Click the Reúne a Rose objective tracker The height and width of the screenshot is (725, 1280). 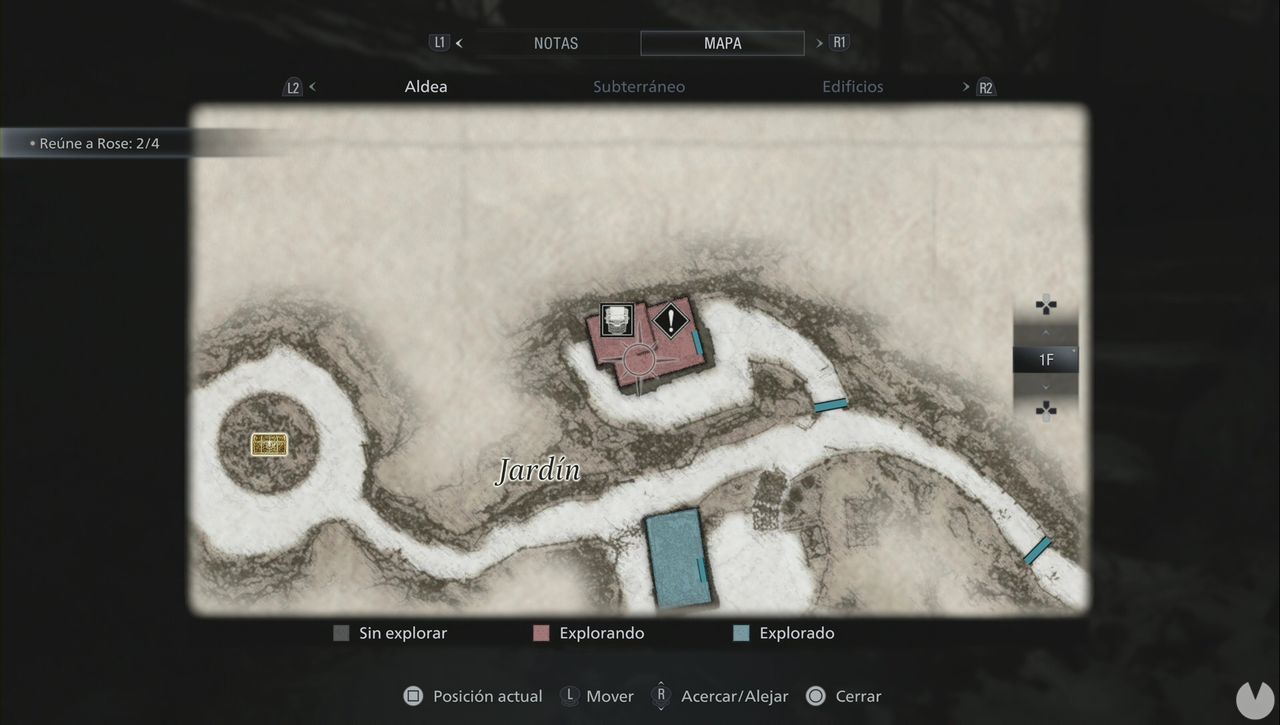click(98, 143)
